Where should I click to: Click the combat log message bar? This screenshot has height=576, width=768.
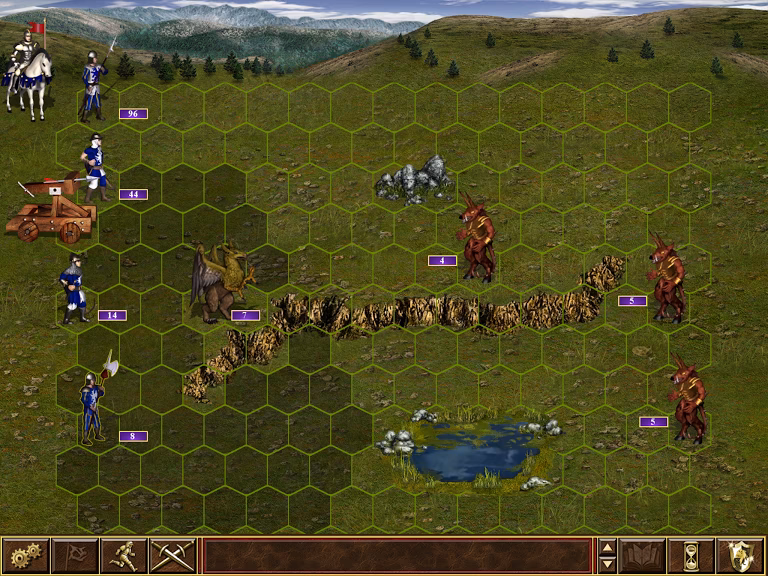point(397,555)
